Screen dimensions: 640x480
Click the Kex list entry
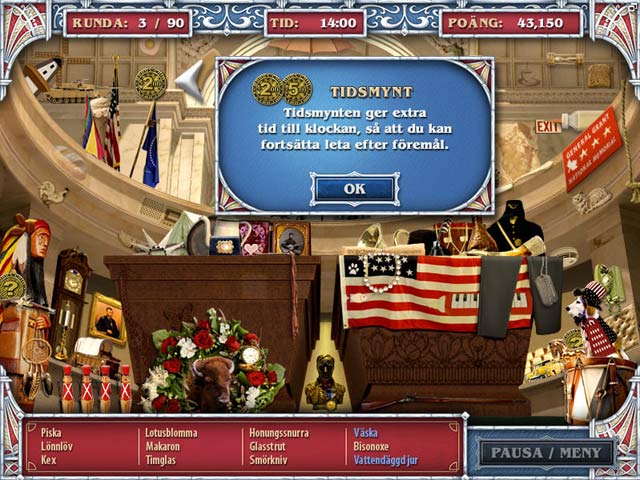point(49,461)
